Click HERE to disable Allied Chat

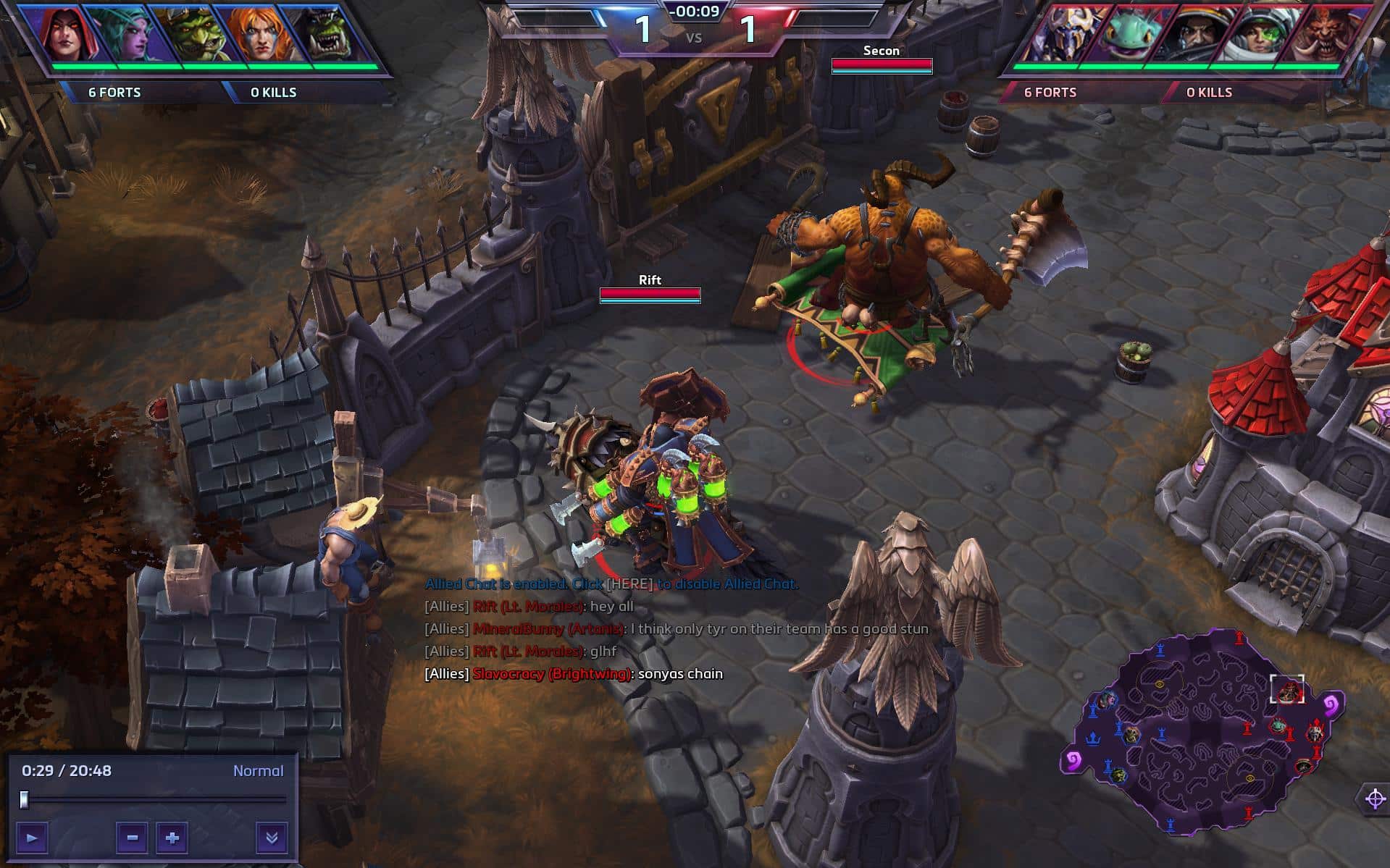point(629,583)
